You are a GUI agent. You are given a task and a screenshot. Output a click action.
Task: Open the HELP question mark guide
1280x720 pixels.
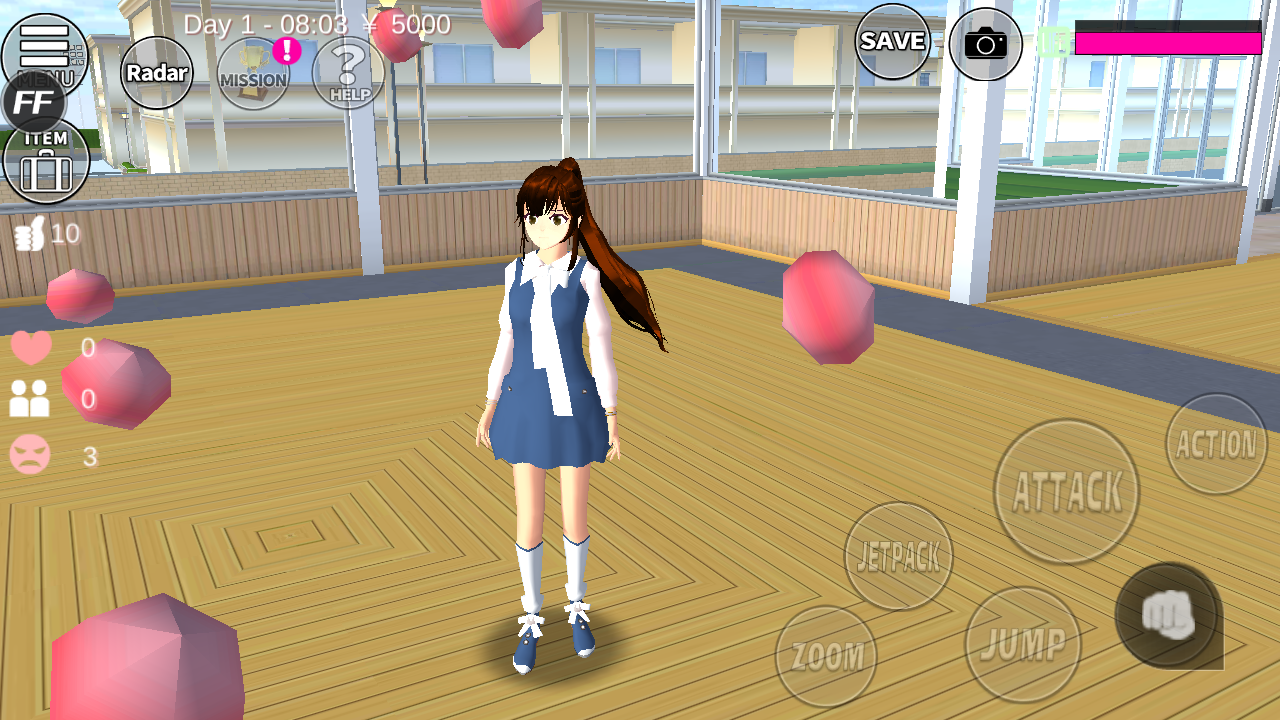tap(347, 70)
